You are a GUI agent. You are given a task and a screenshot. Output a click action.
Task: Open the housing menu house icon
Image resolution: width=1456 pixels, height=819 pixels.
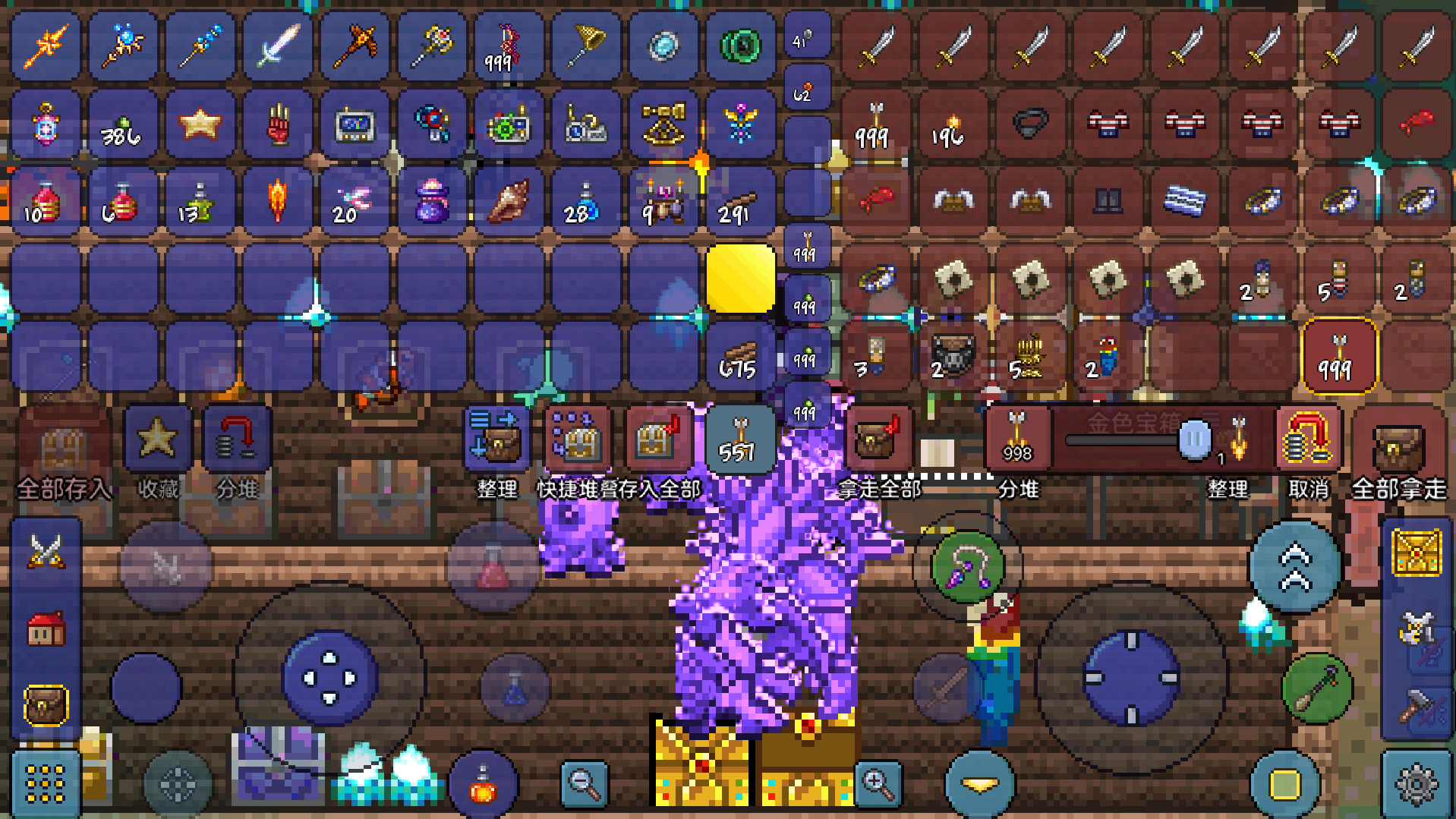coord(46,628)
